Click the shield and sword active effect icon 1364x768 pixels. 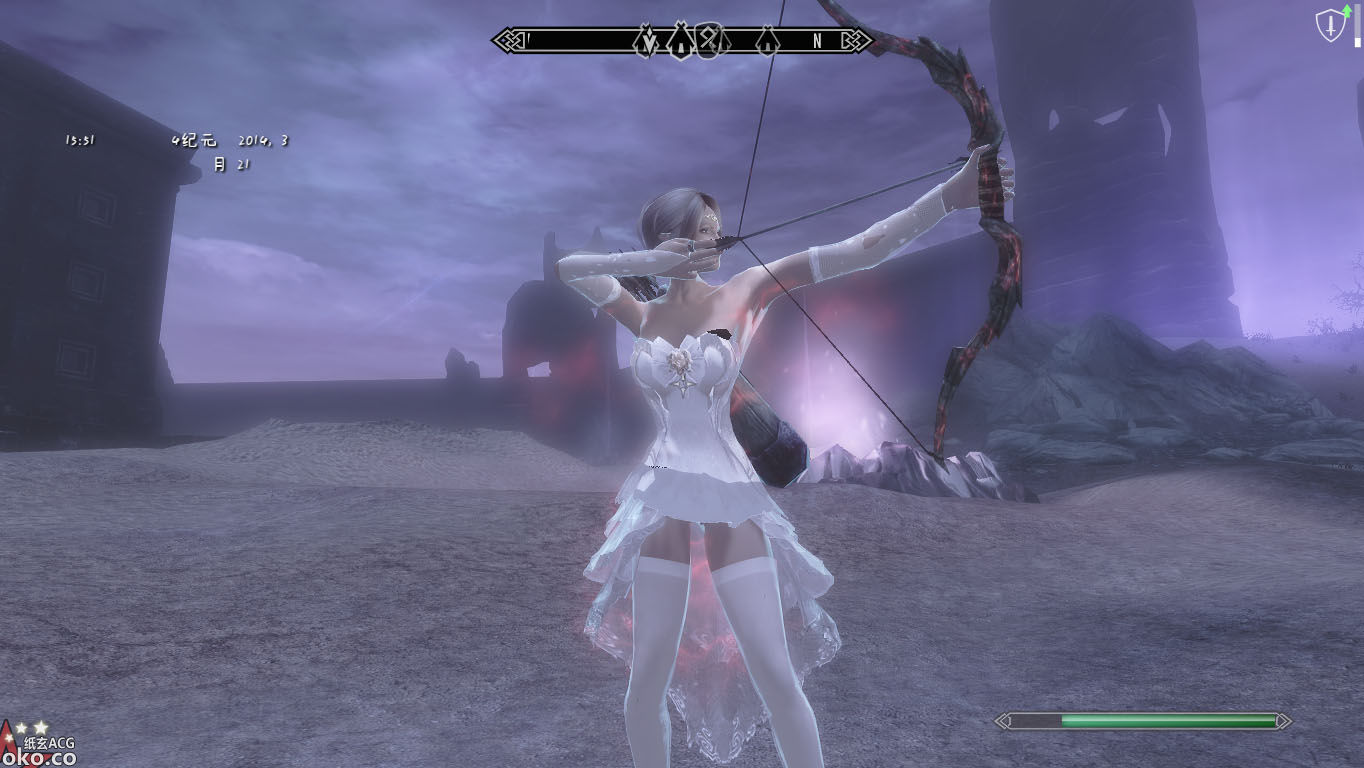pyautogui.click(x=1331, y=27)
